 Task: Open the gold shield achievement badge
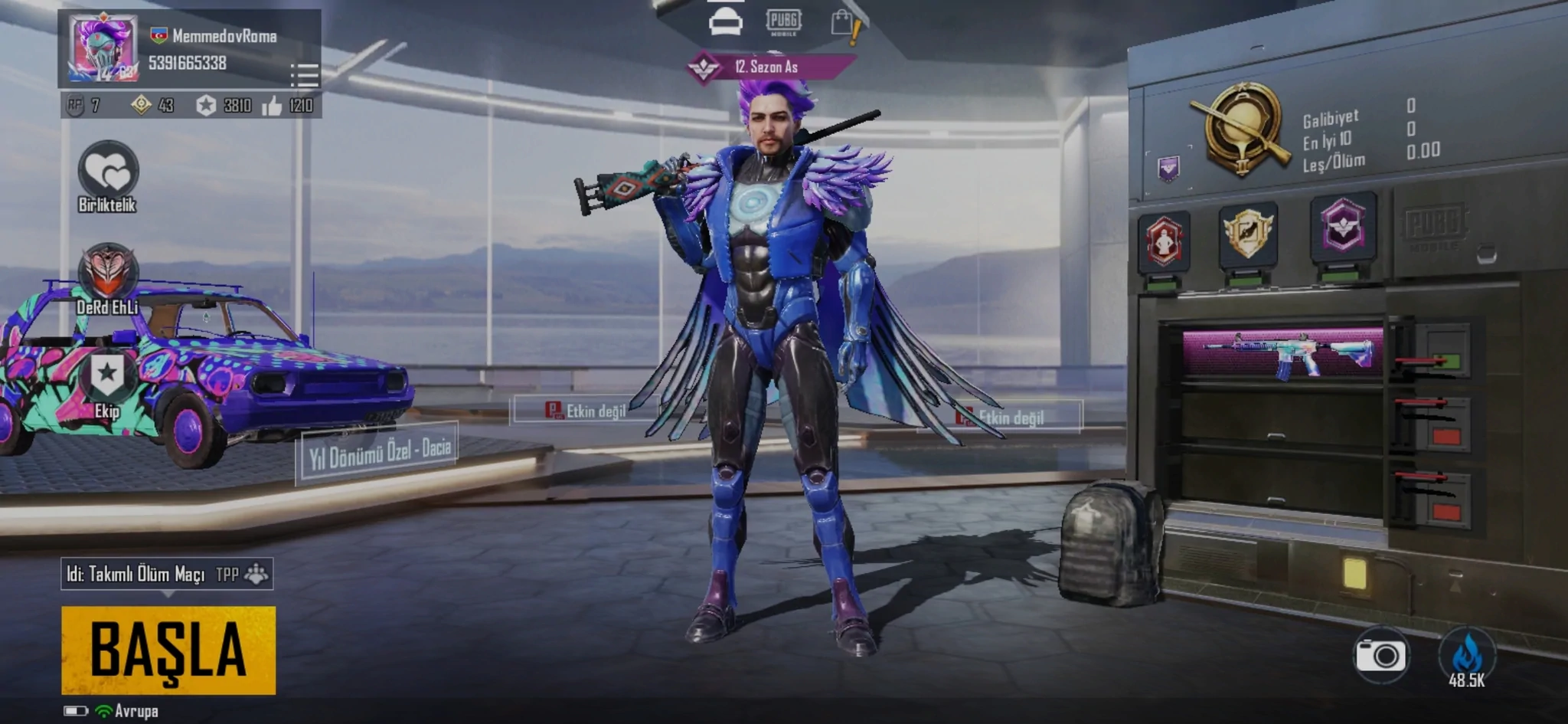[x=1248, y=234]
